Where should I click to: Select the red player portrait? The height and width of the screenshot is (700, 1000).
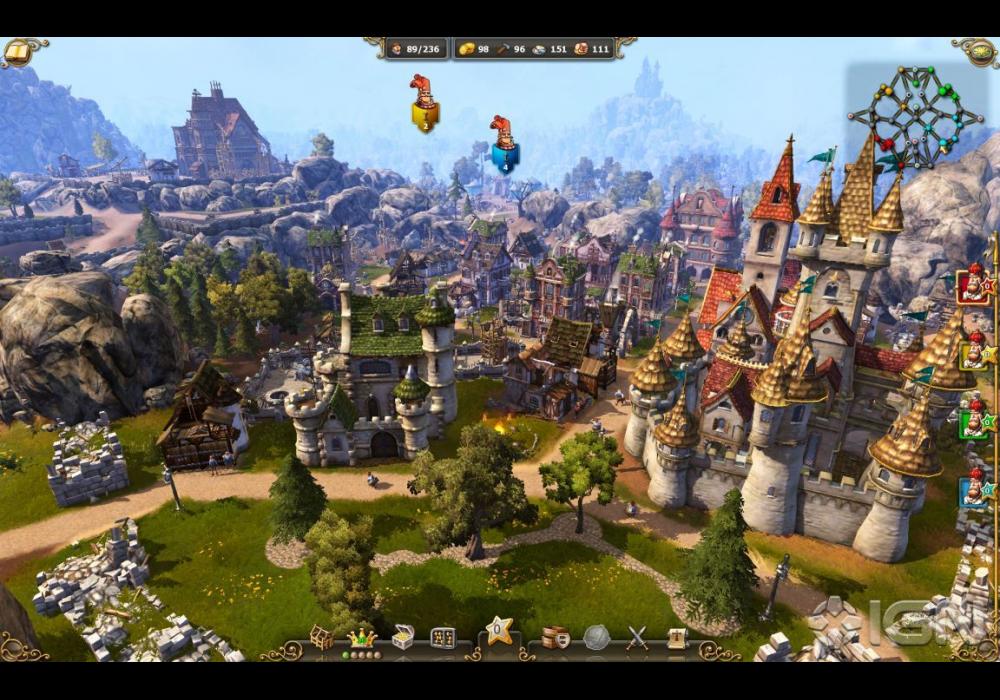(973, 285)
